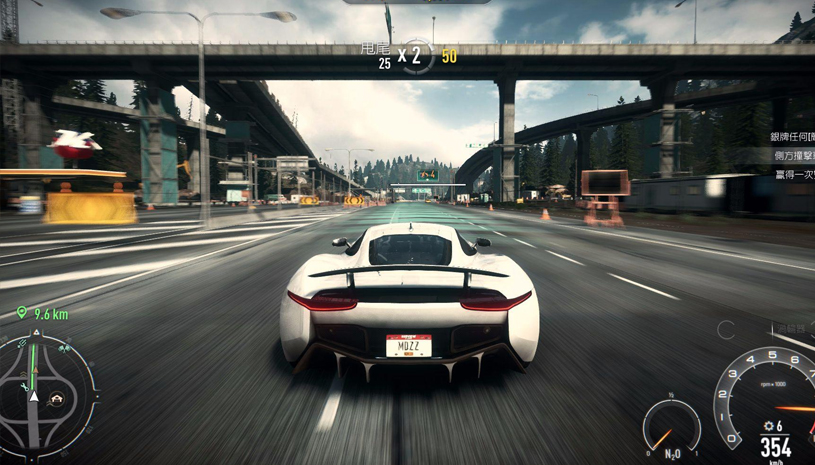Click the green GPS waypoint pin icon

coord(22,313)
